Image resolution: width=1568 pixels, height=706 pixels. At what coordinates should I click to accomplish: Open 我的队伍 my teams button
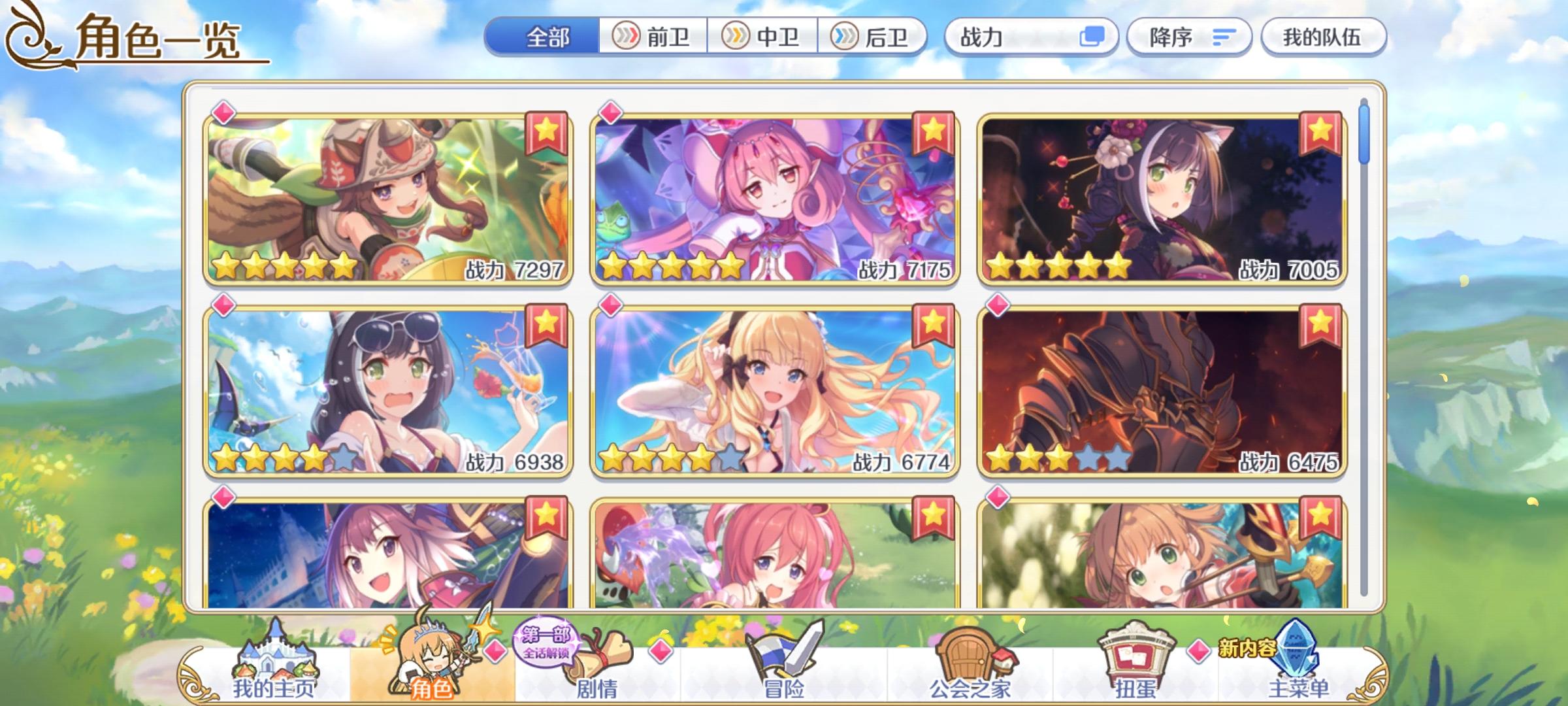tap(1323, 37)
